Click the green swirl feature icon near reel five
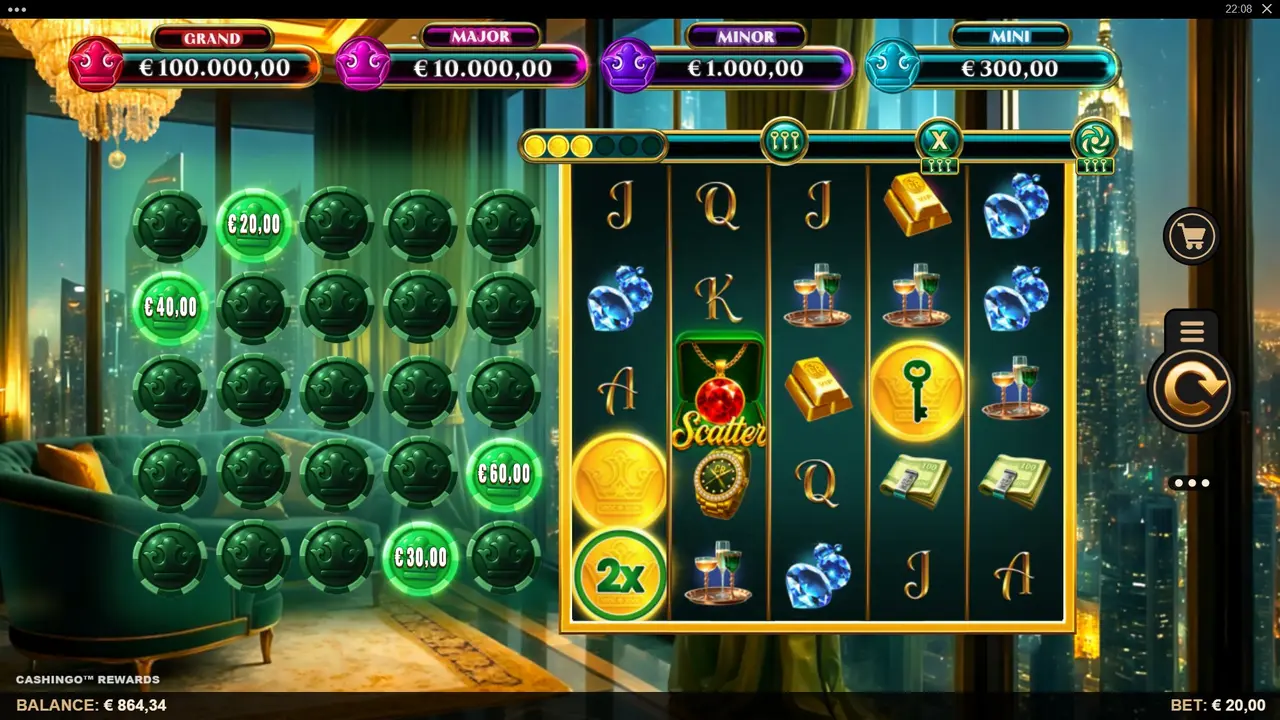Image resolution: width=1280 pixels, height=720 pixels. point(1096,140)
